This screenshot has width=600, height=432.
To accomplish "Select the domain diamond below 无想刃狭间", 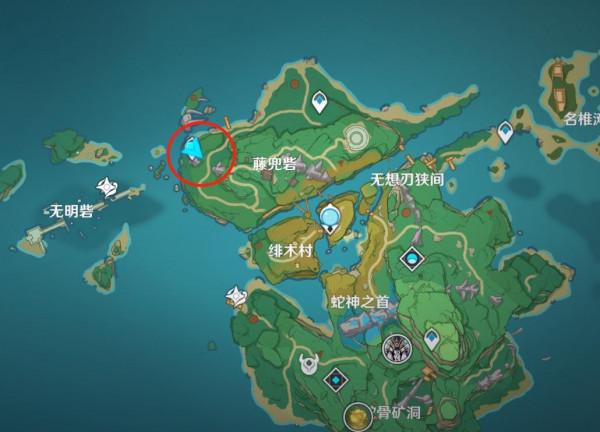I will (410, 259).
